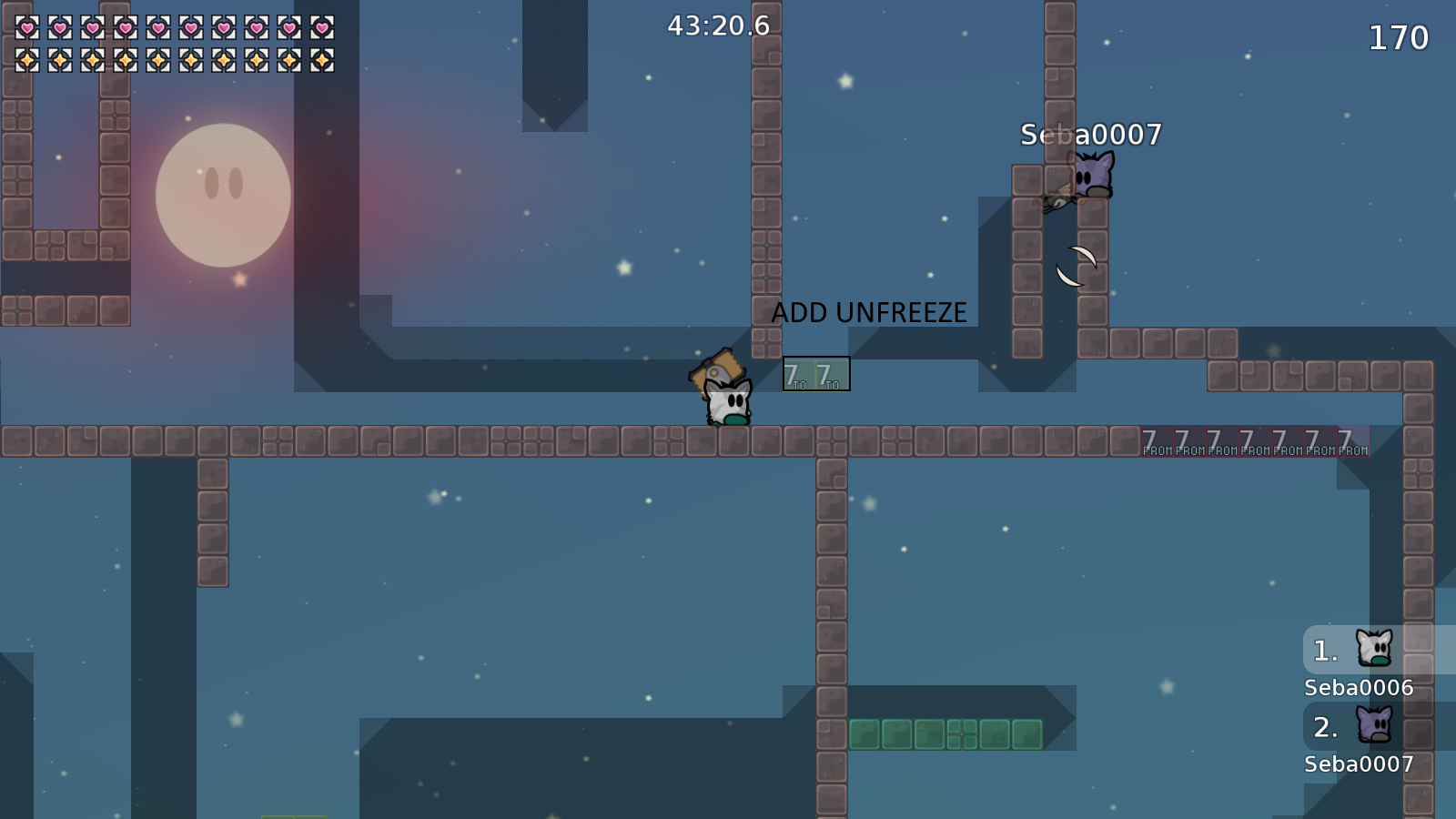Viewport: 1456px width, 819px height.
Task: Click the purple cat labeled Seba0007
Action: (1092, 177)
